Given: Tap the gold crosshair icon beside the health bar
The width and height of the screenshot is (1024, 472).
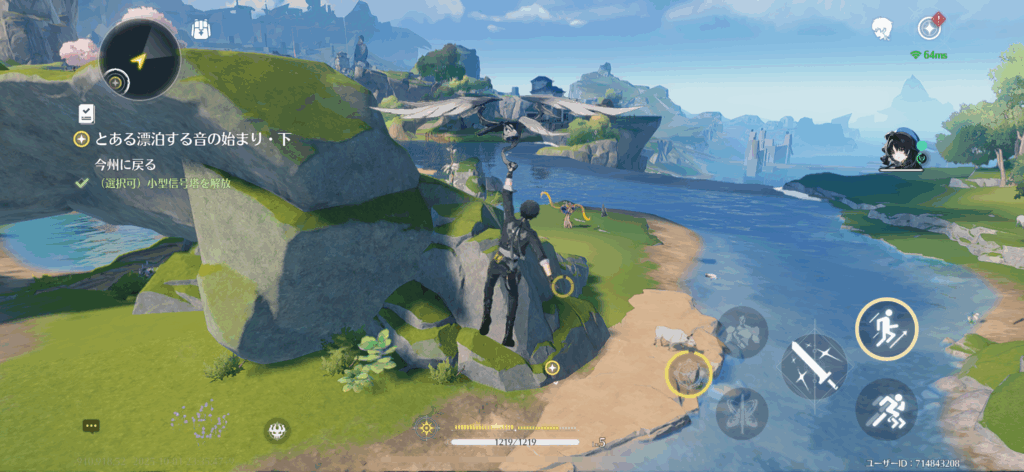Looking at the screenshot, I should [427, 428].
